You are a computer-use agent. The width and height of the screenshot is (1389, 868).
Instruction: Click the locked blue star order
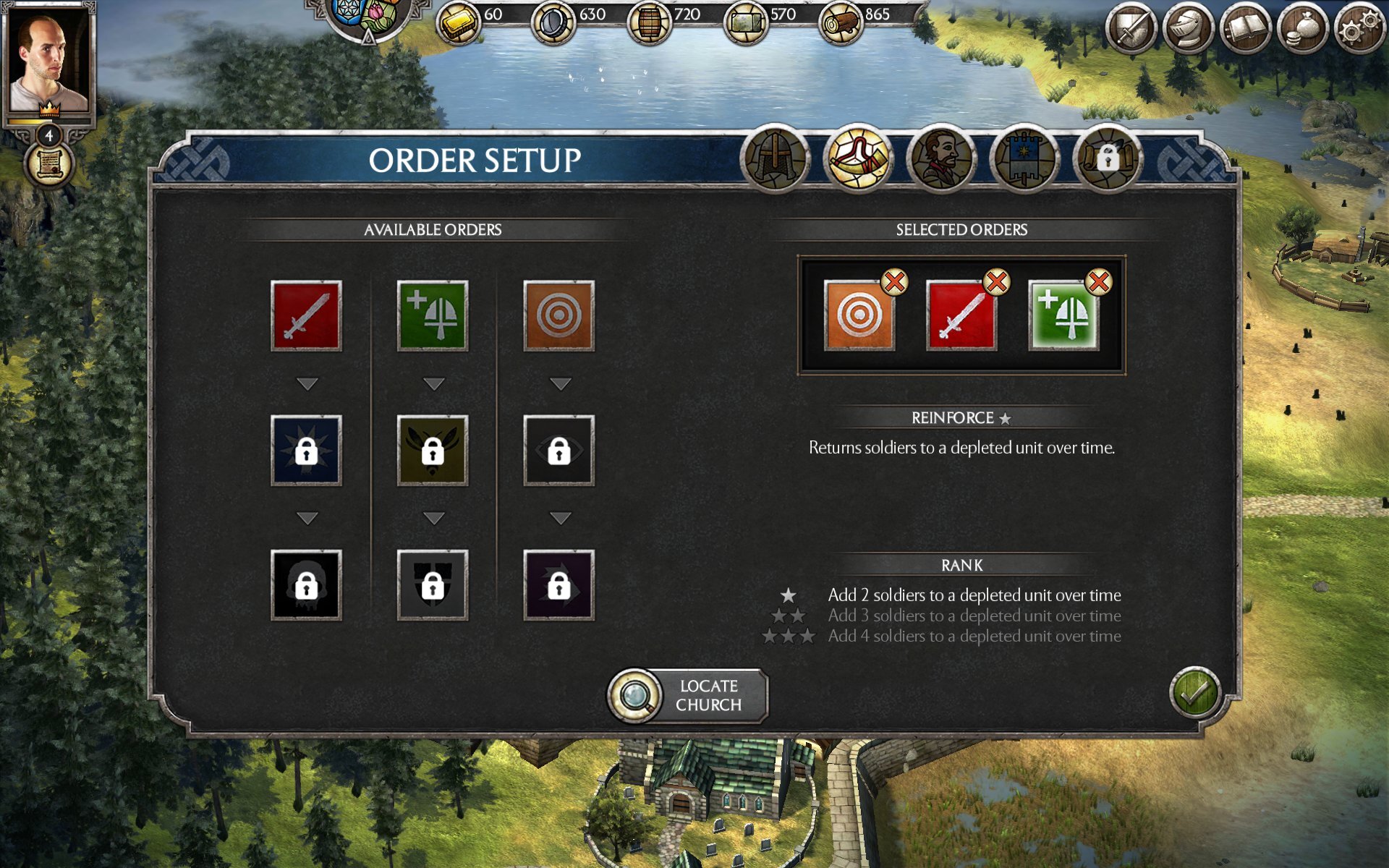click(306, 450)
